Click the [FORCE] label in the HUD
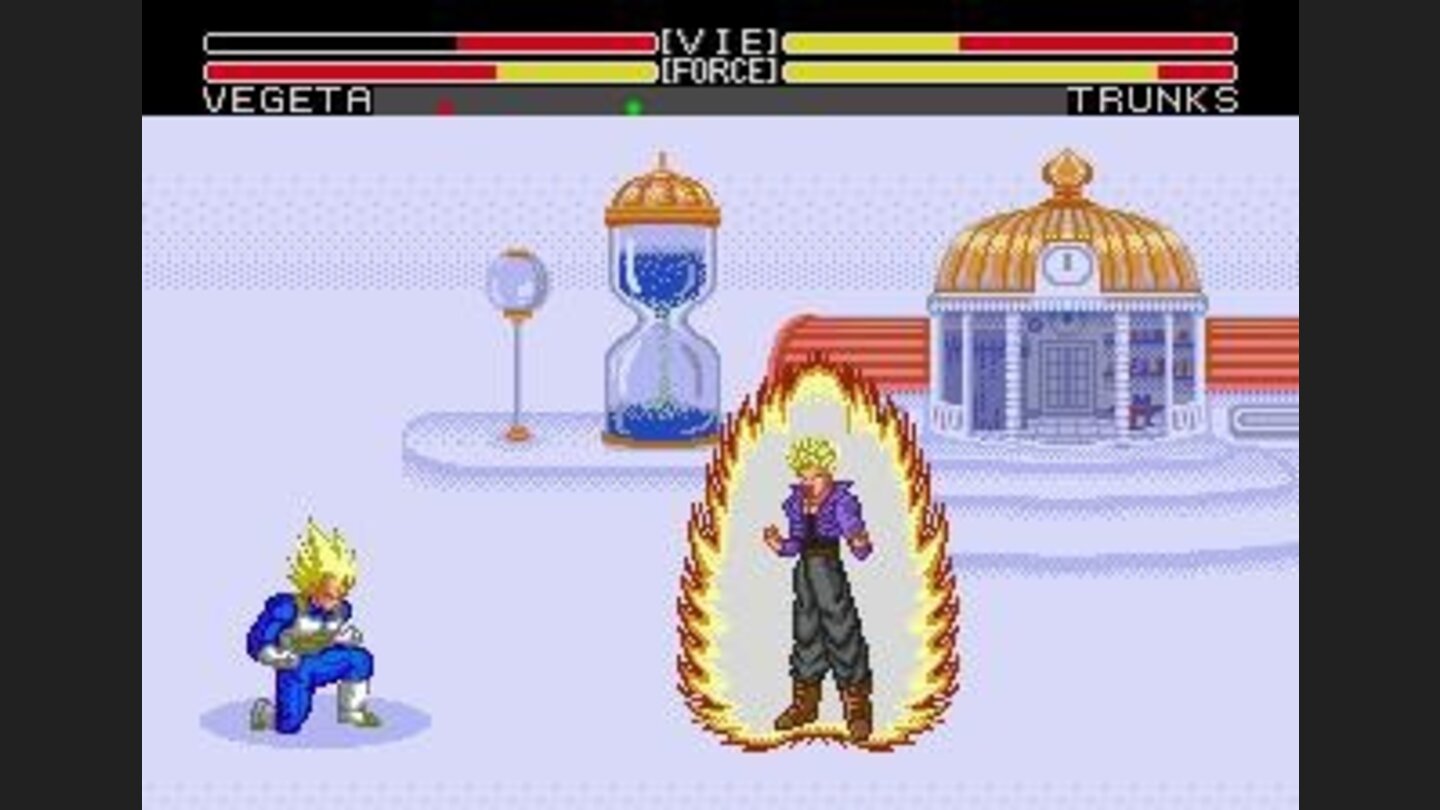 pyautogui.click(x=718, y=70)
